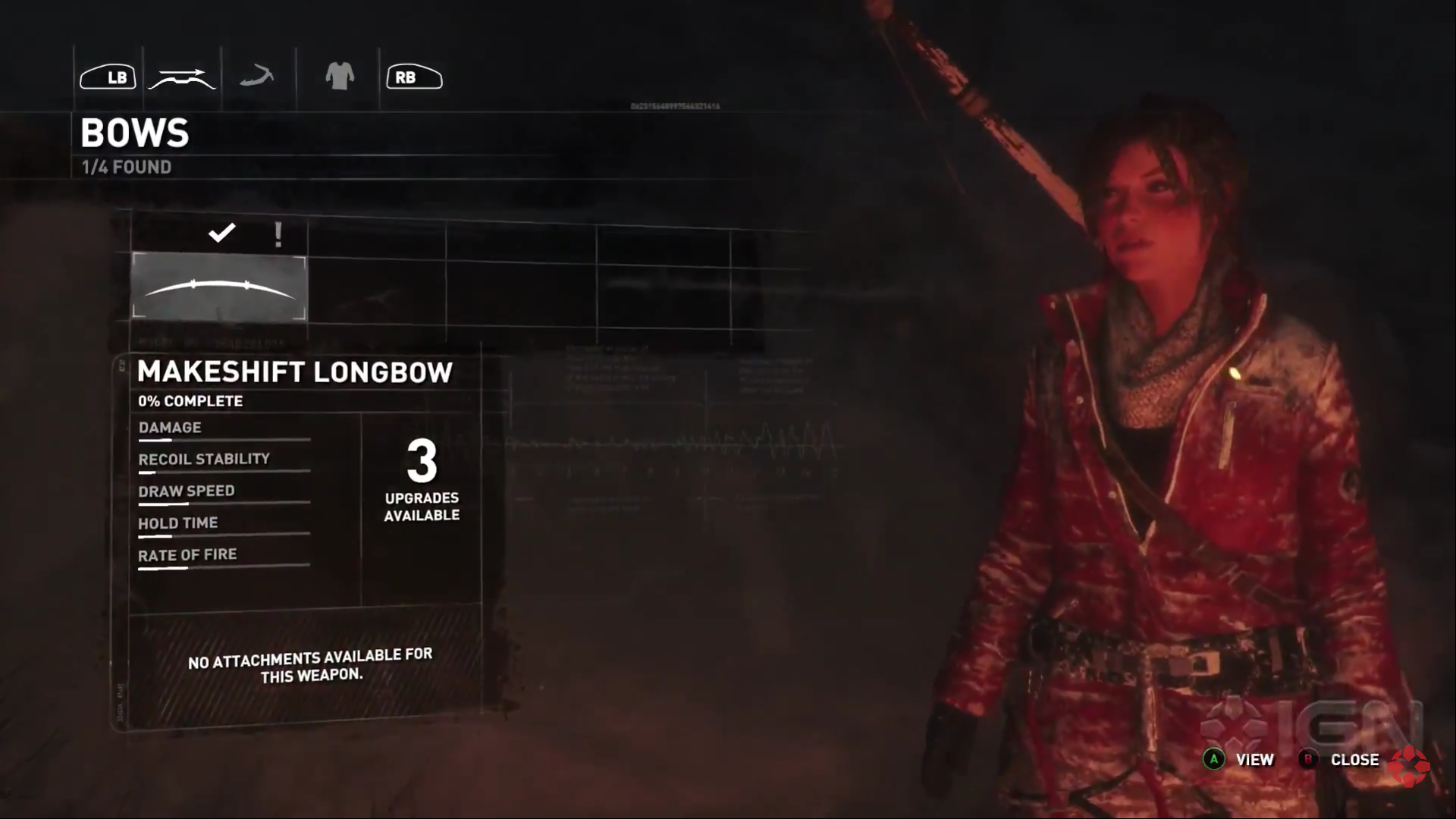
Task: Open the climbing axe category tab
Action: click(257, 77)
